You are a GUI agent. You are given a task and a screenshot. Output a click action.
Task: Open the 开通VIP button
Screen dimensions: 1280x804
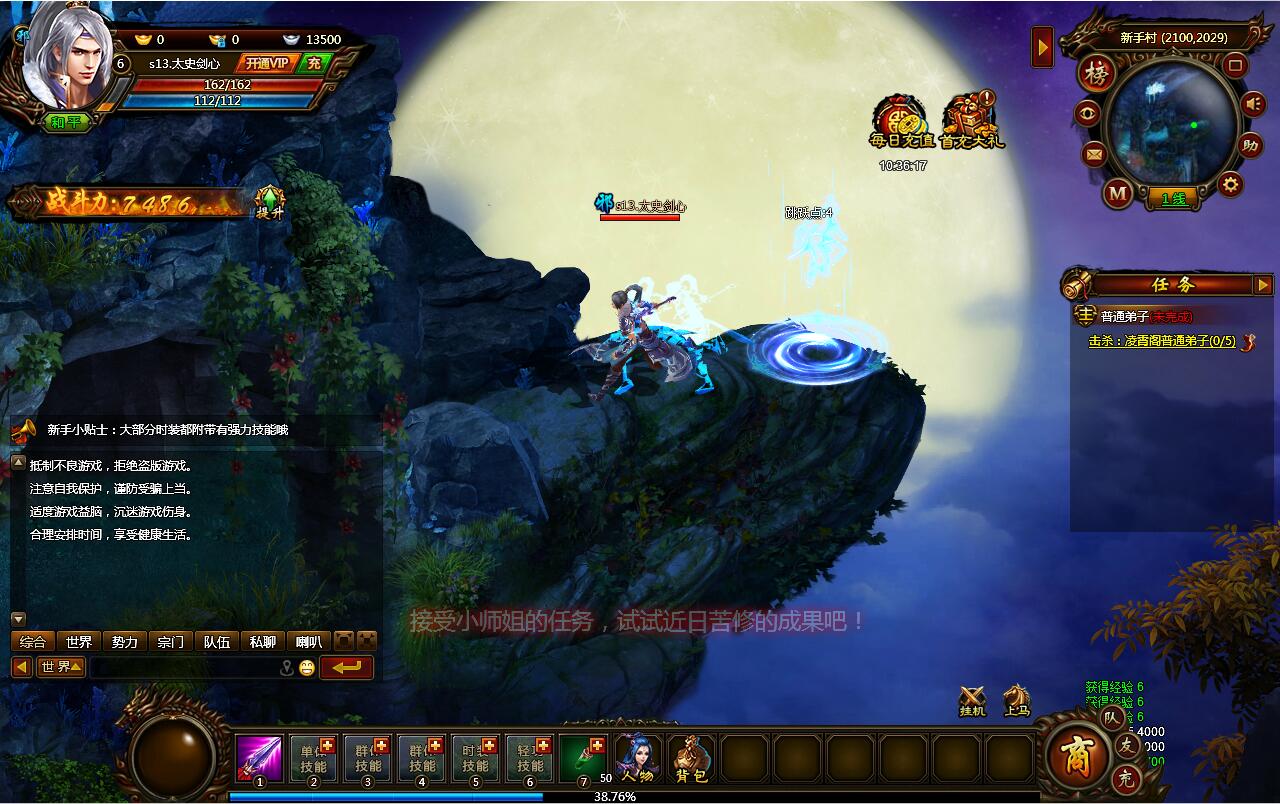click(x=267, y=63)
